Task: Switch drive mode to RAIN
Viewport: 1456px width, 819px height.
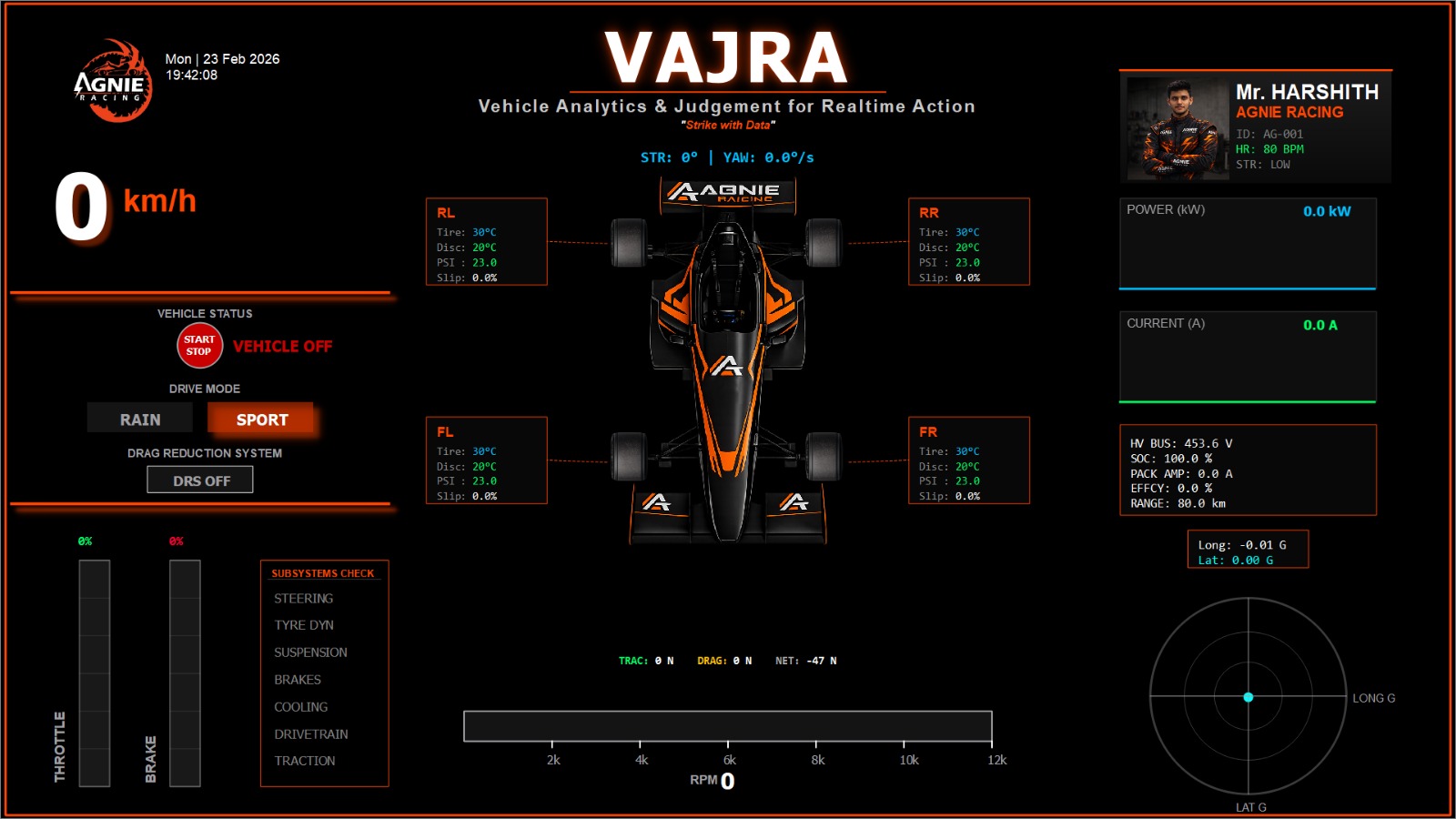Action: point(138,419)
